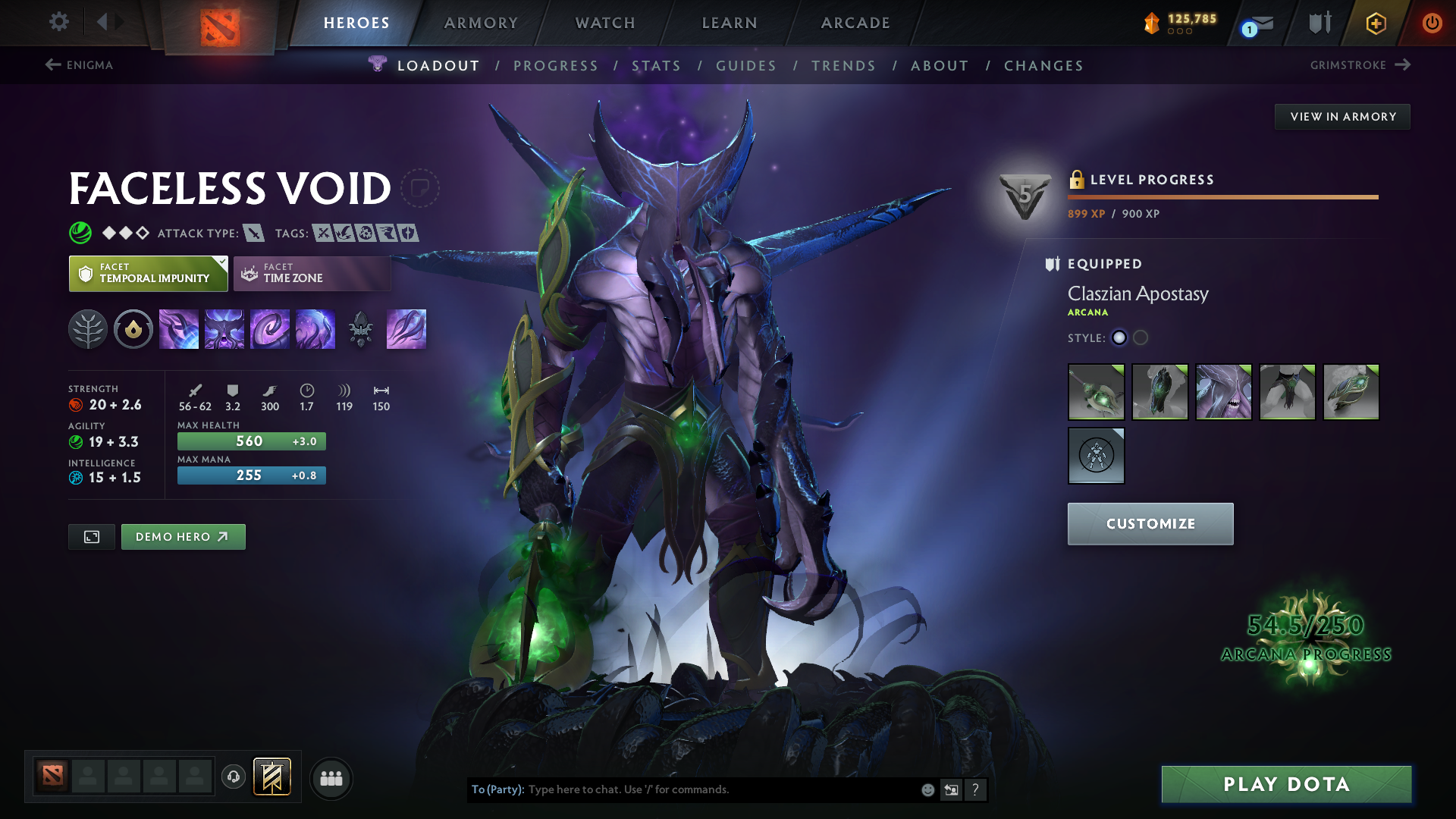The image size is (1456, 819).
Task: Click the melee attack type sword icon
Action: coord(256,233)
